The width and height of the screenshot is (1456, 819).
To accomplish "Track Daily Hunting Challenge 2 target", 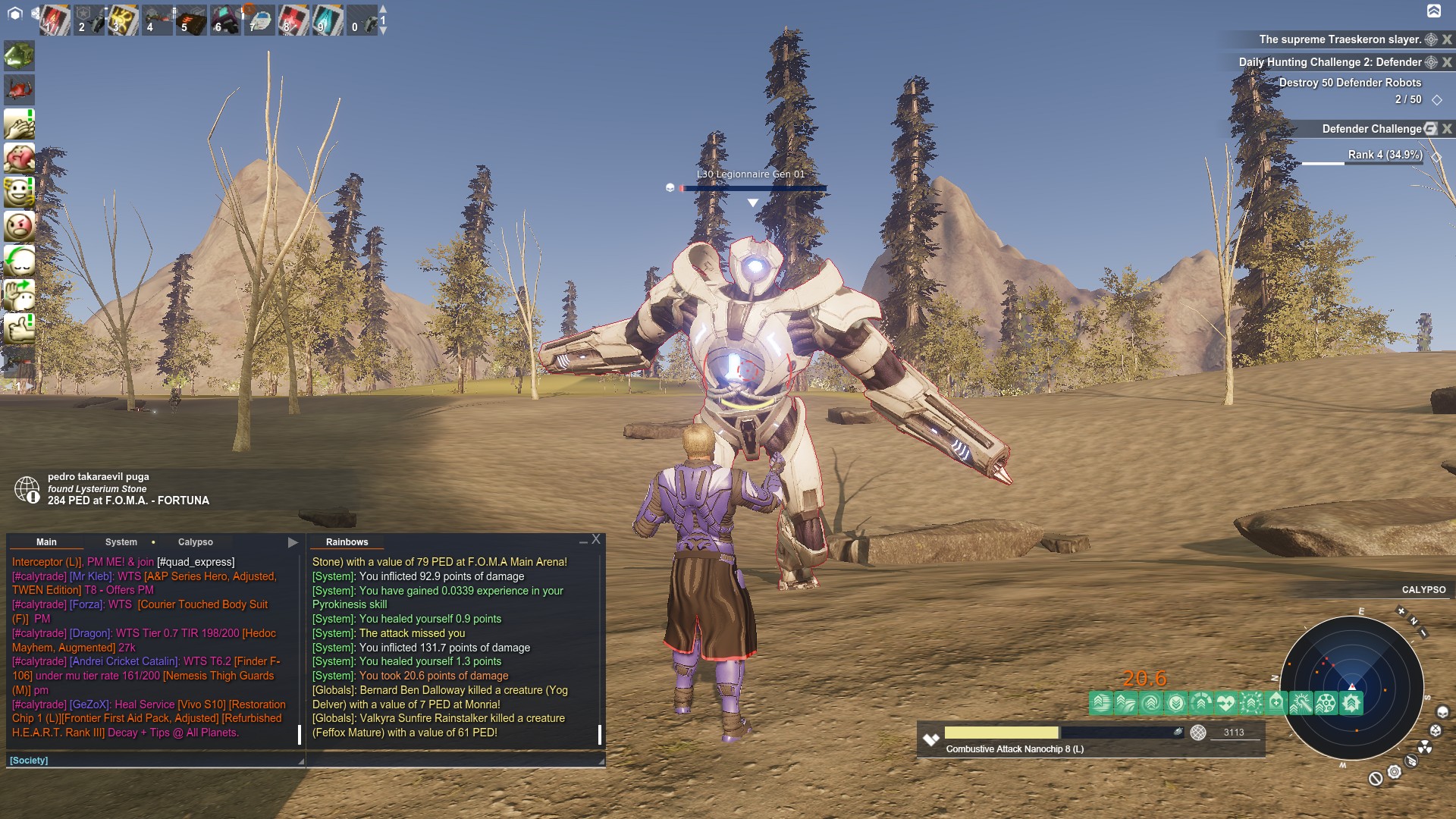I will (x=1431, y=62).
